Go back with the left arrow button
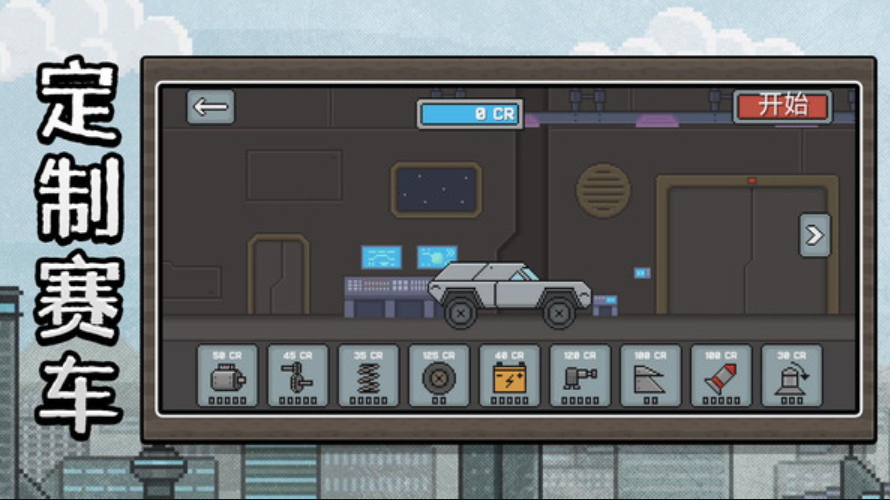The image size is (890, 500). pyautogui.click(x=211, y=107)
